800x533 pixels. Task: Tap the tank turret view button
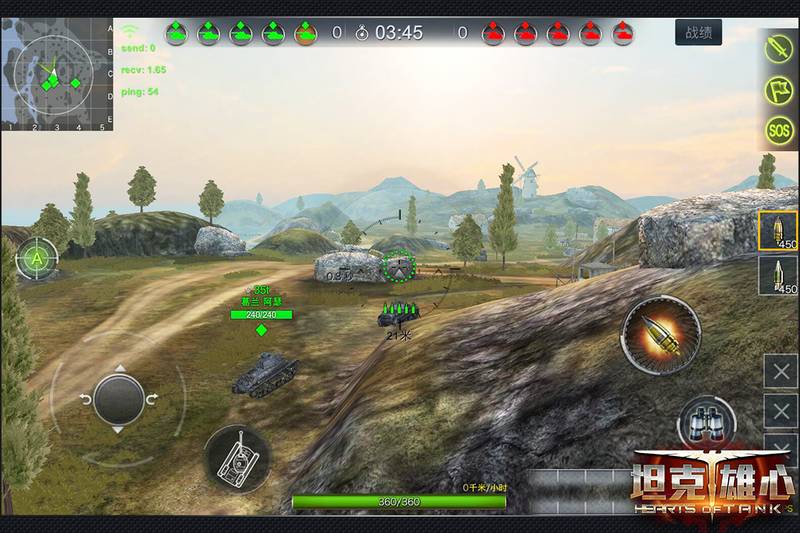(238, 459)
